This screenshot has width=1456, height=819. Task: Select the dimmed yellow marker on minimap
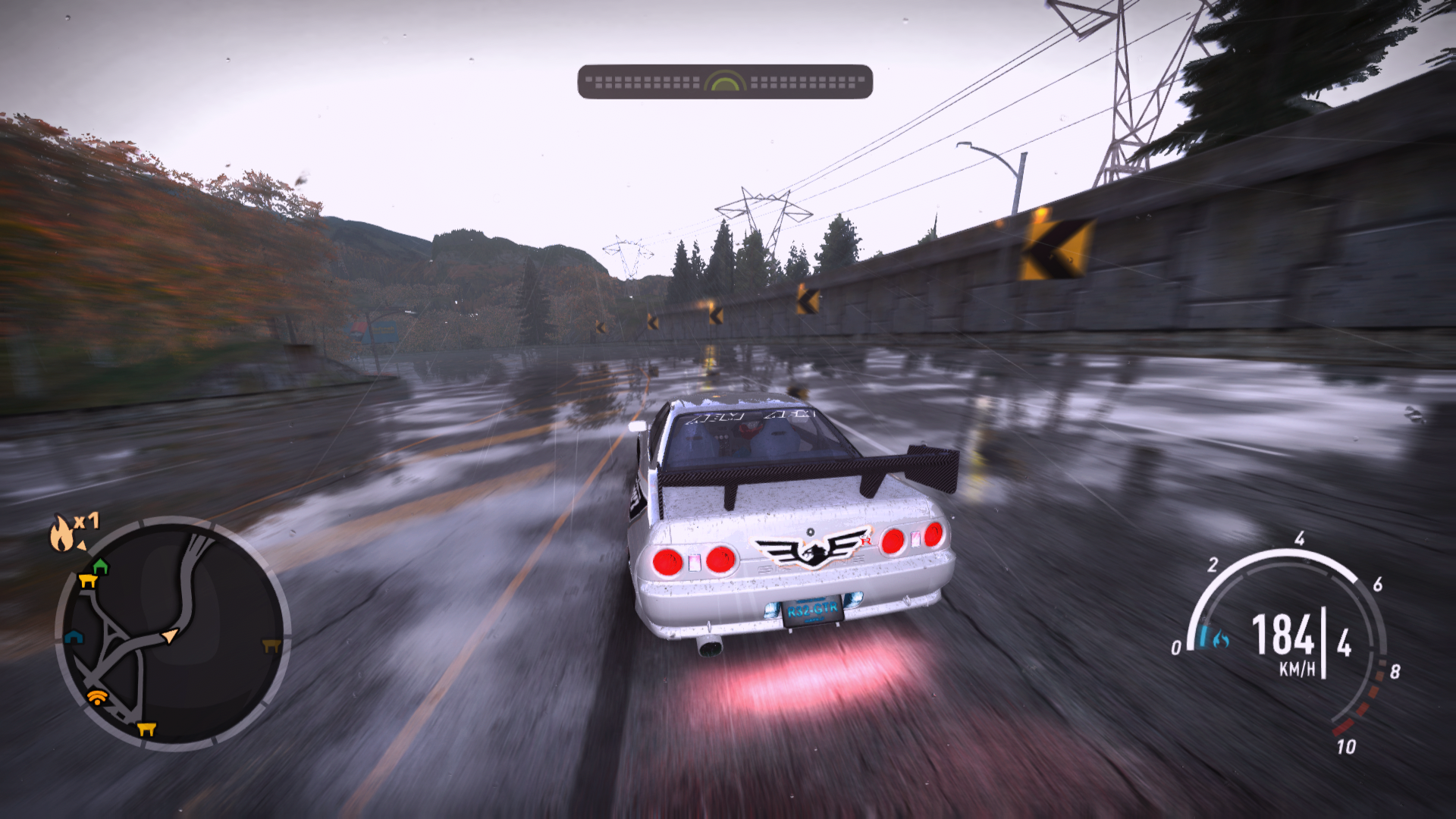point(271,646)
